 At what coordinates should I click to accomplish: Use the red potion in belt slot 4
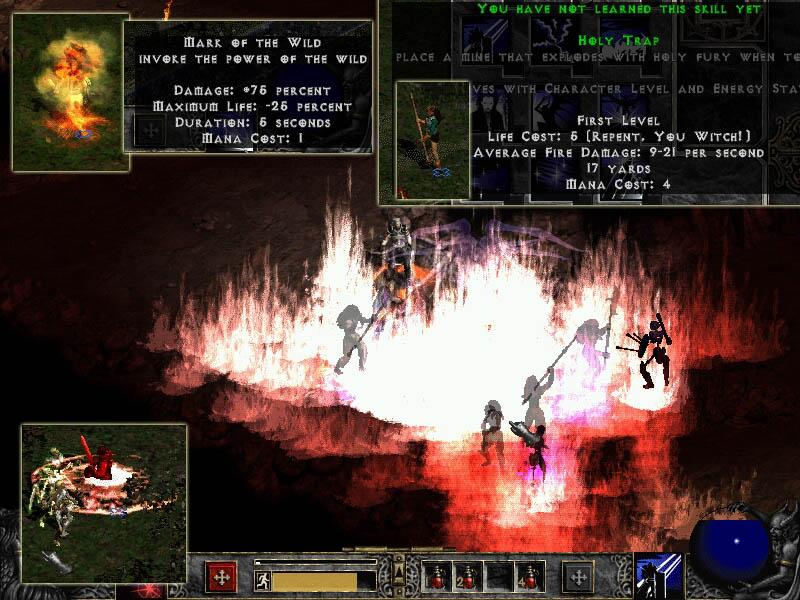tap(528, 576)
